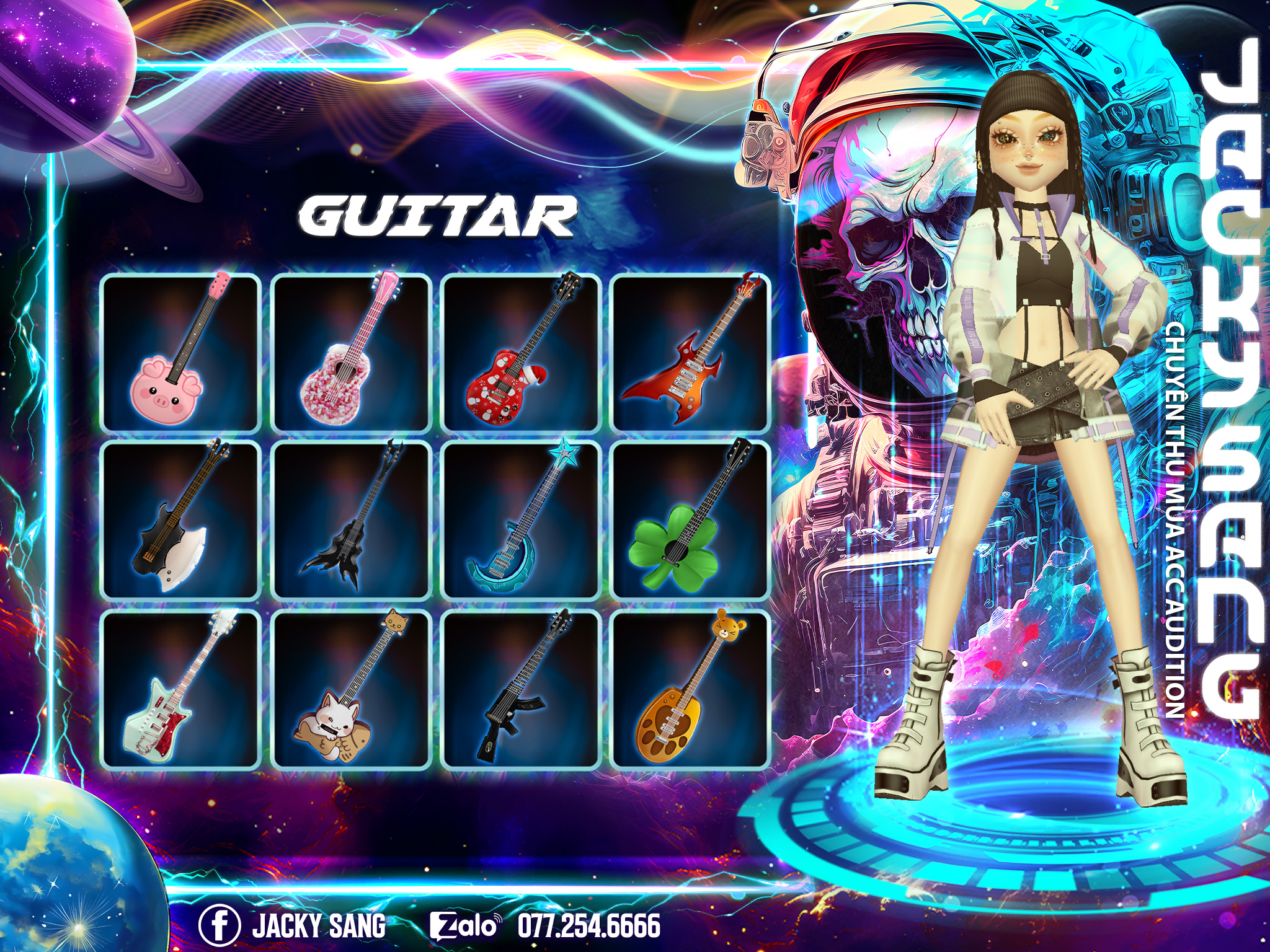
Task: Choose the black and white axe guitar
Action: click(180, 521)
